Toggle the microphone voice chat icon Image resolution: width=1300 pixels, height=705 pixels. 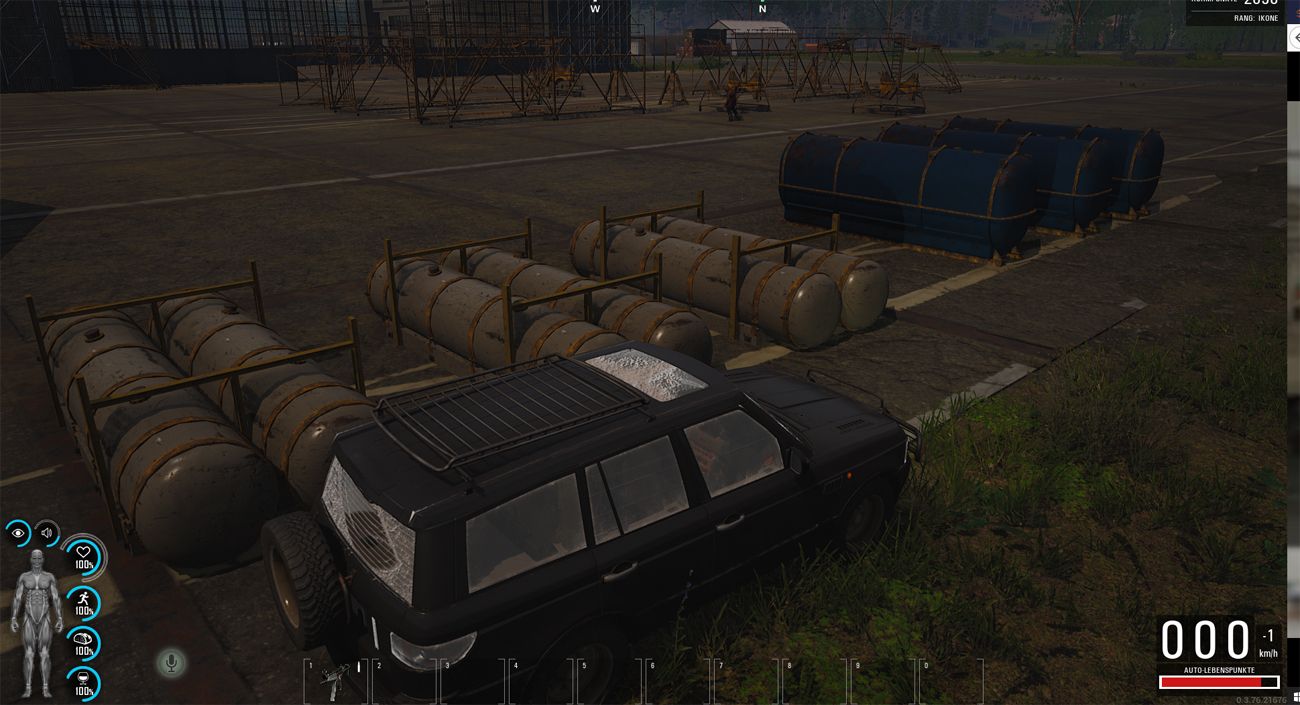[x=171, y=662]
